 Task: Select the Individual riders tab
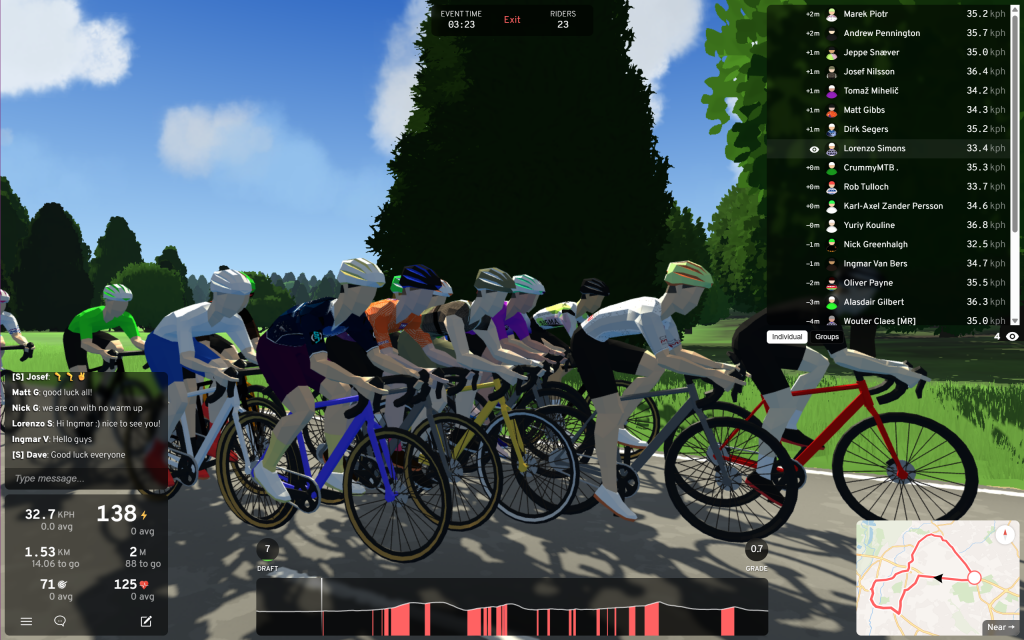point(787,337)
